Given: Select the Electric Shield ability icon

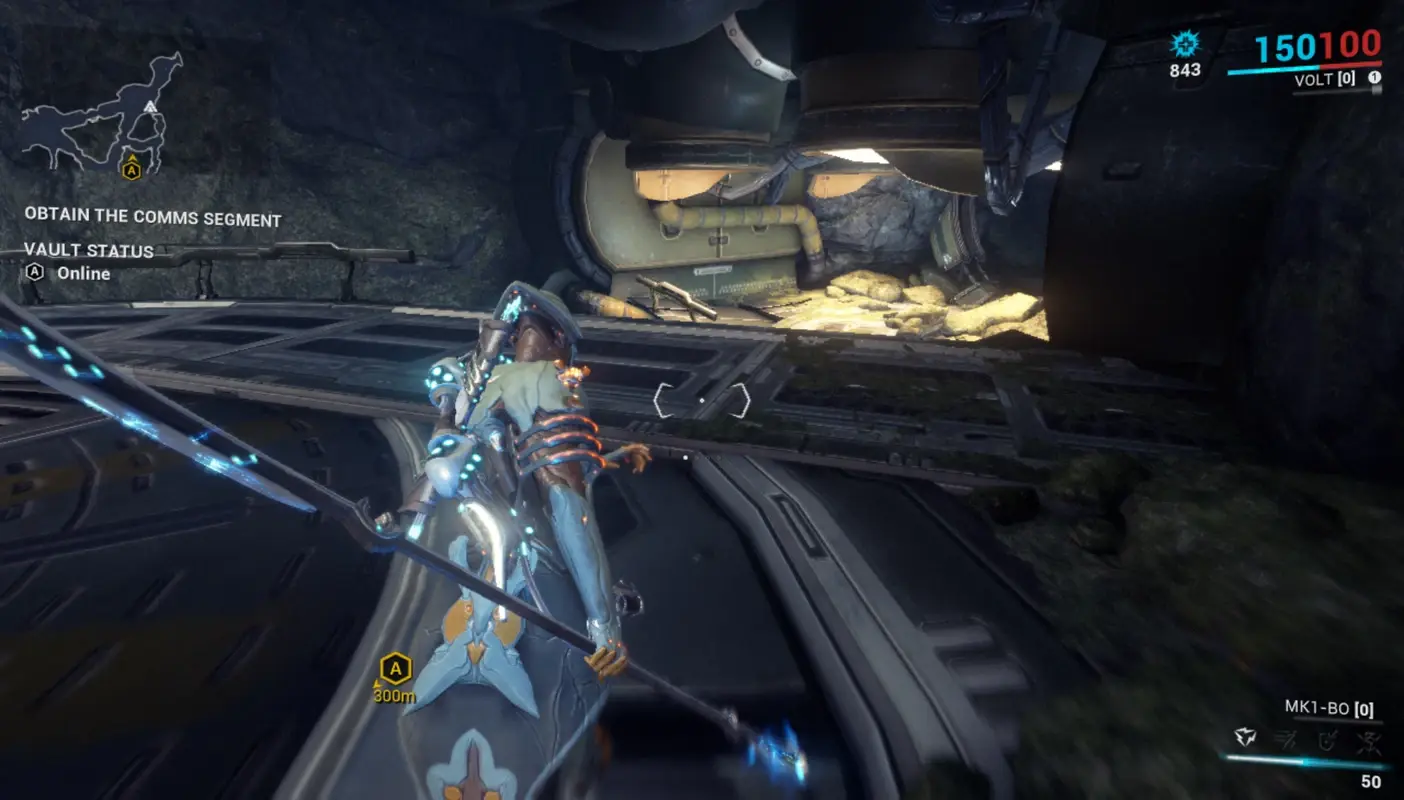Looking at the screenshot, I should tap(1327, 739).
